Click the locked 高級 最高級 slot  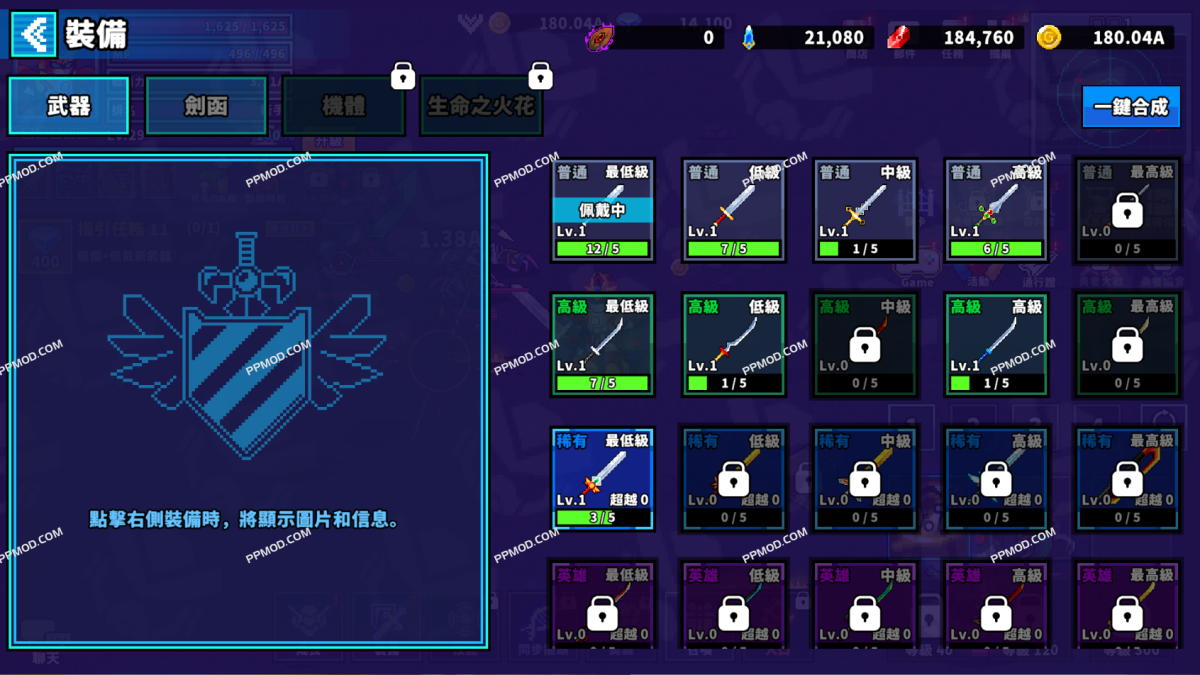click(x=1127, y=344)
